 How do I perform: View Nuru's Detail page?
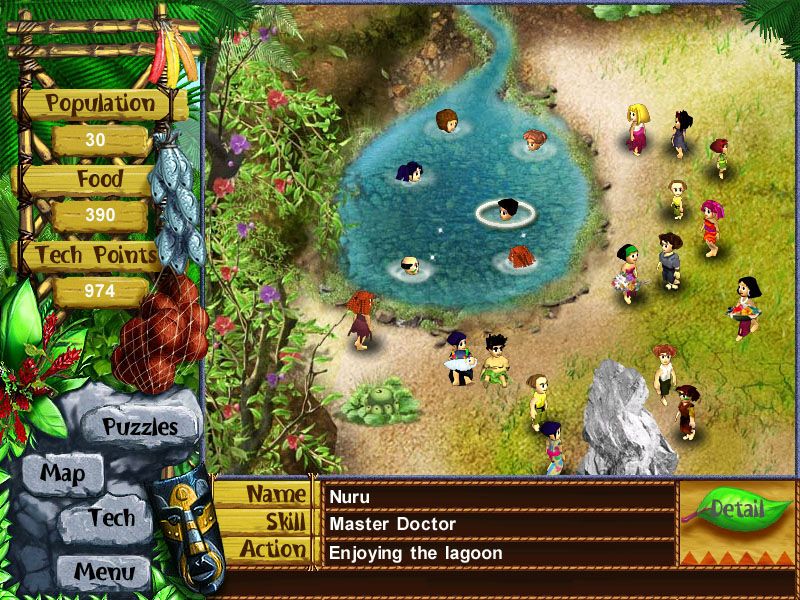pos(736,510)
